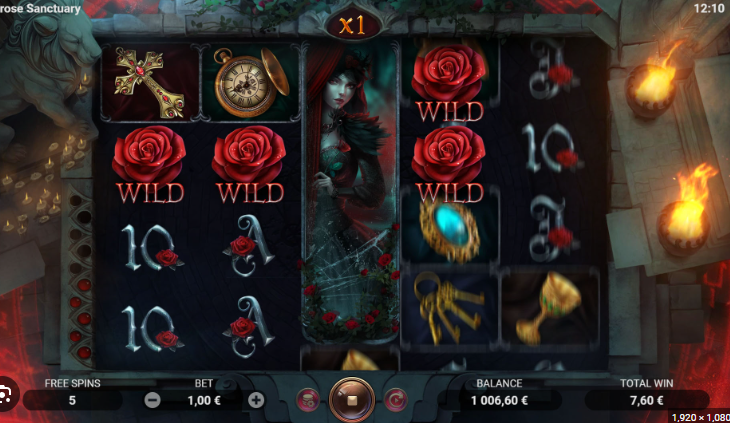This screenshot has height=423, width=730.
Task: Activate the autoplay circular arrow button
Action: (395, 400)
